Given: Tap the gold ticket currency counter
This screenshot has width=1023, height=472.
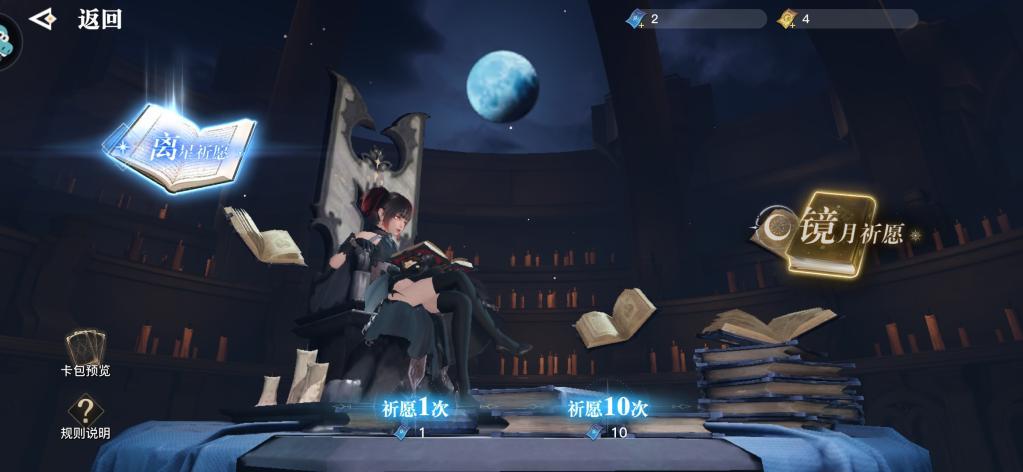Looking at the screenshot, I should tap(846, 19).
